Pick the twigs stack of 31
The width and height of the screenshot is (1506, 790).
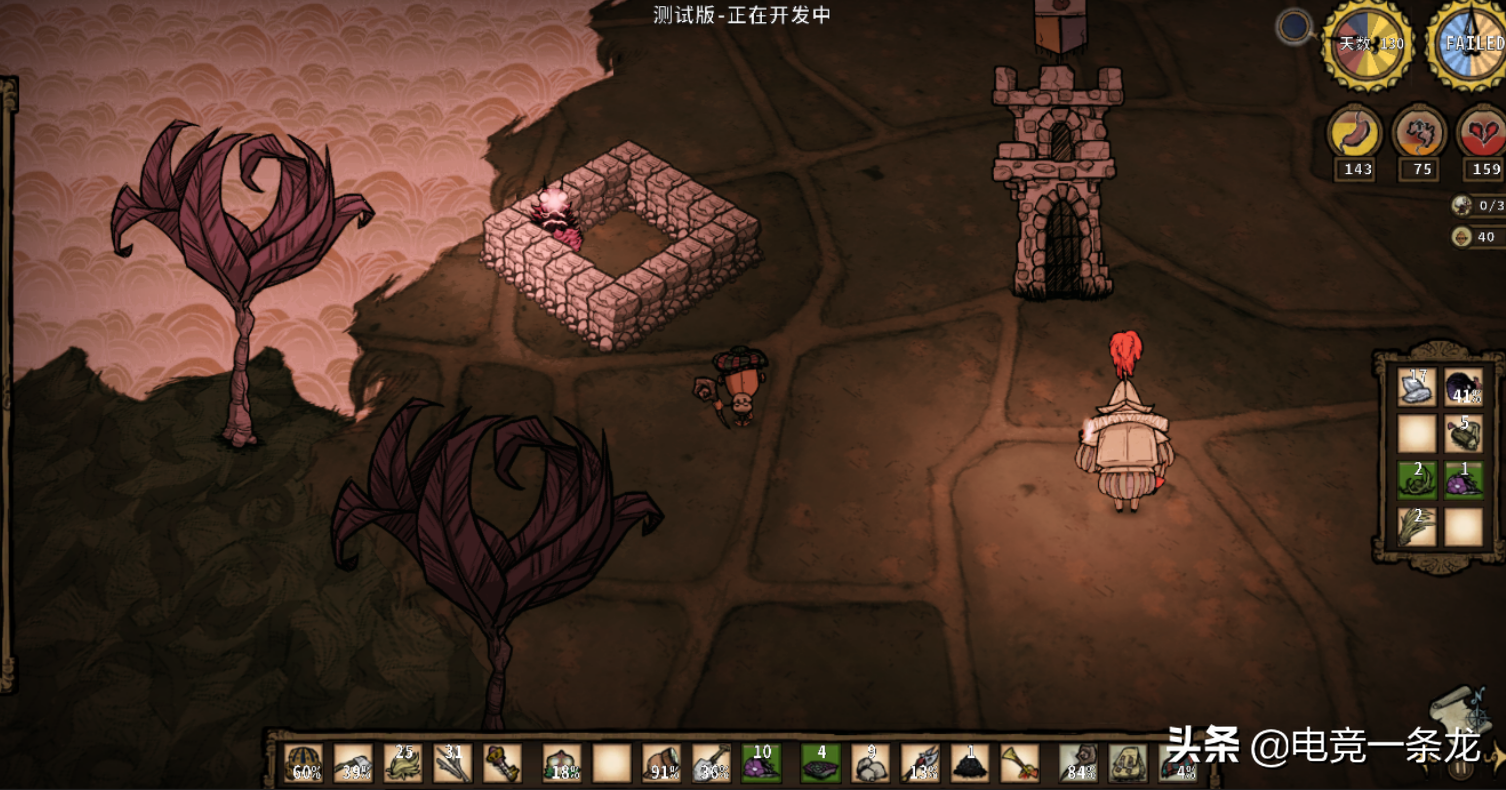(452, 763)
